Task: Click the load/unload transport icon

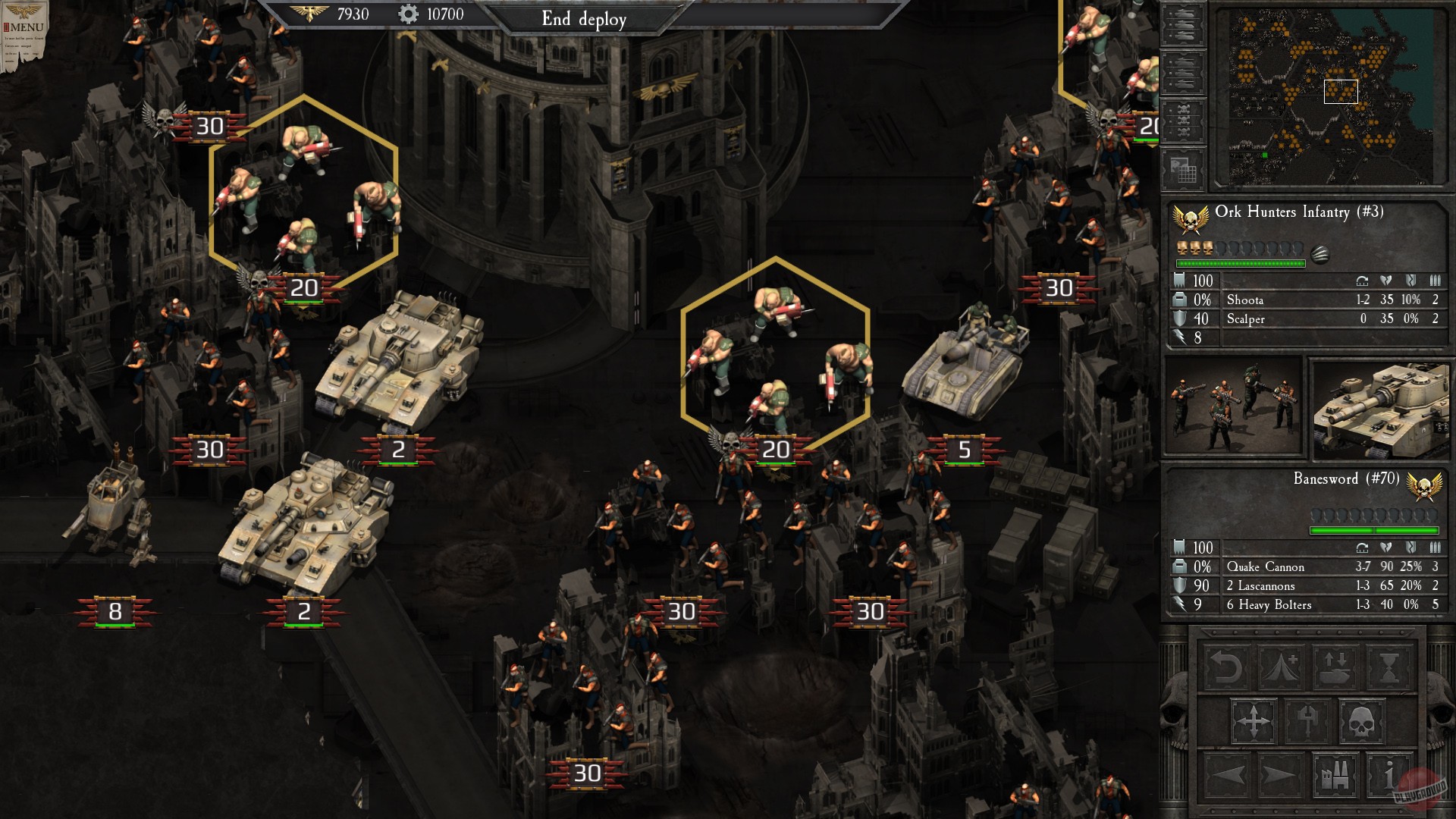Action: click(x=1335, y=667)
